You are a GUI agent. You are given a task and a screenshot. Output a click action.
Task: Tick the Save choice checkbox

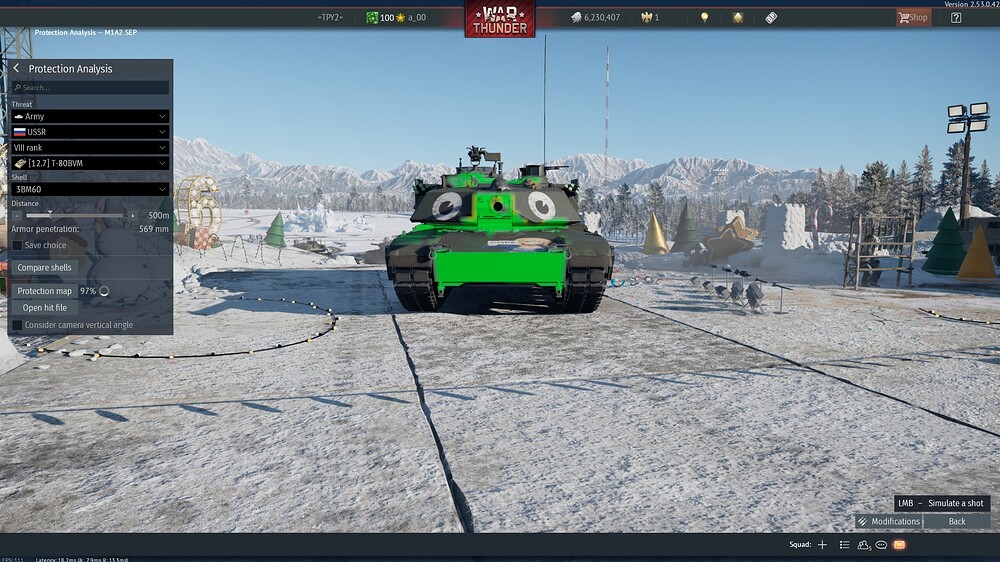click(x=17, y=245)
